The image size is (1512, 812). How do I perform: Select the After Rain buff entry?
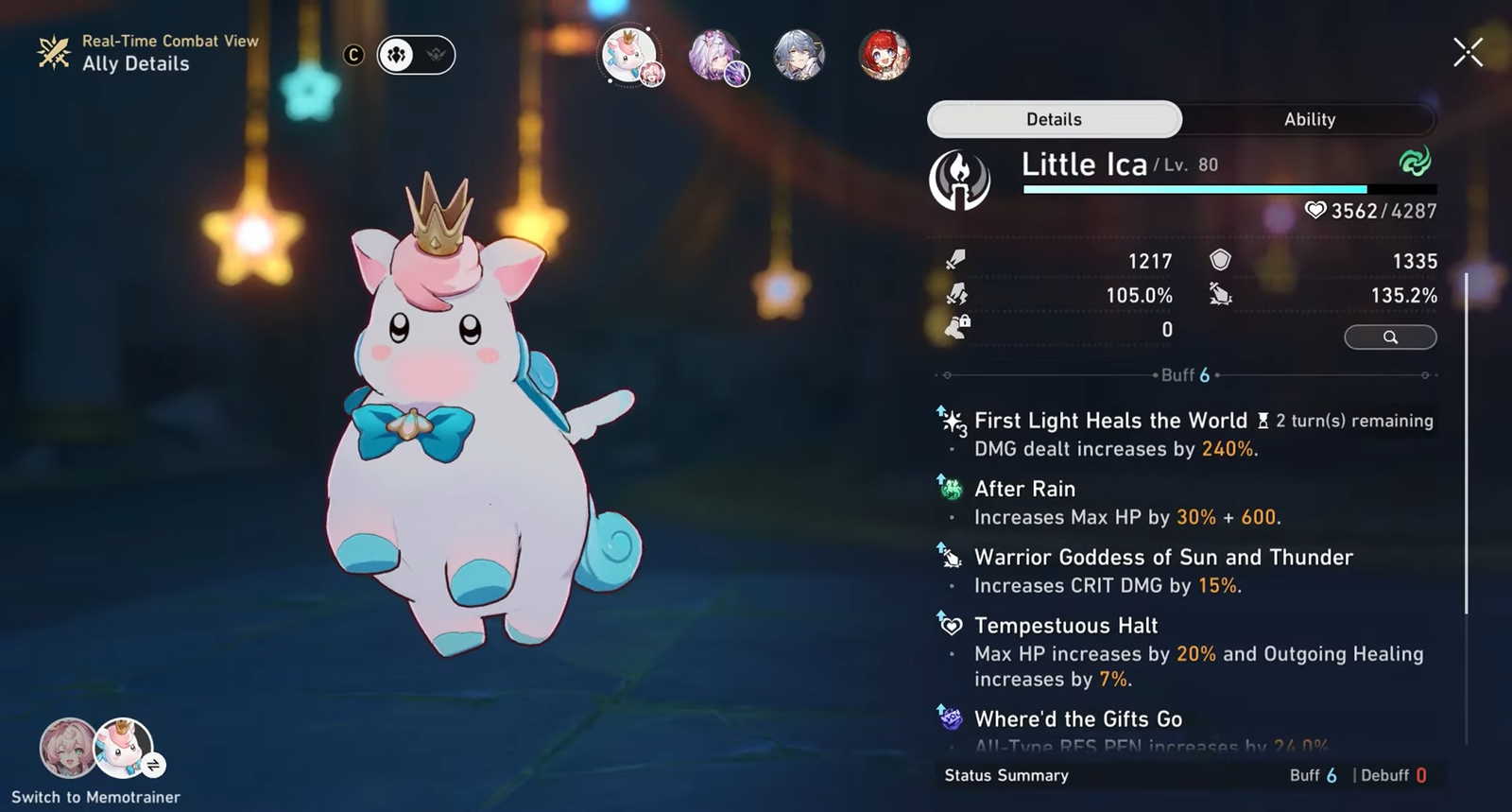coord(1024,490)
